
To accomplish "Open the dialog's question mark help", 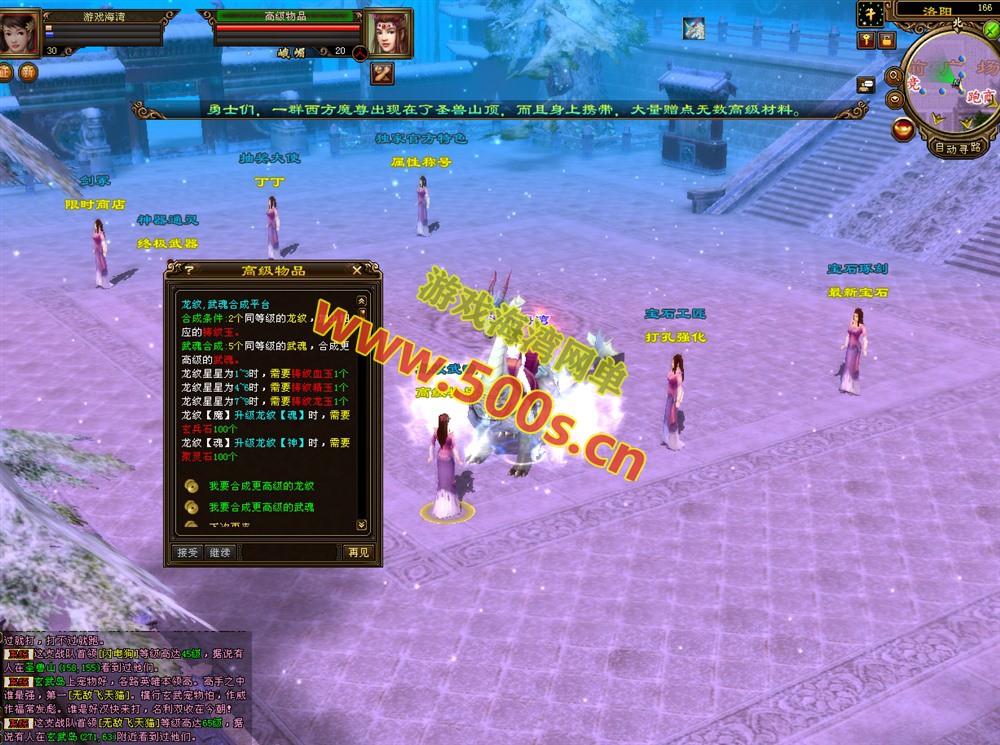I will 189,270.
